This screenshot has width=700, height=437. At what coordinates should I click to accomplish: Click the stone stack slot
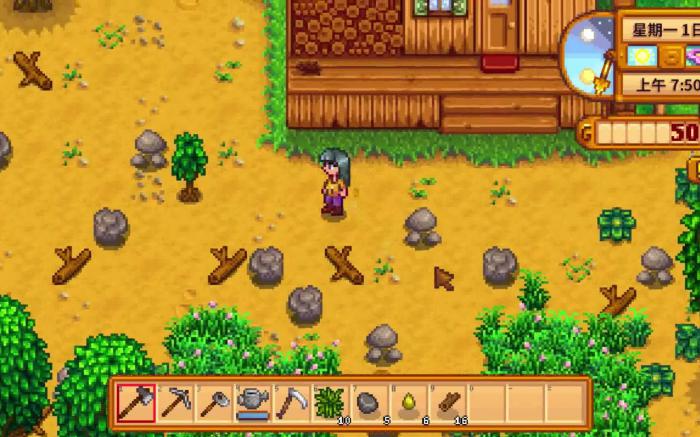(369, 403)
